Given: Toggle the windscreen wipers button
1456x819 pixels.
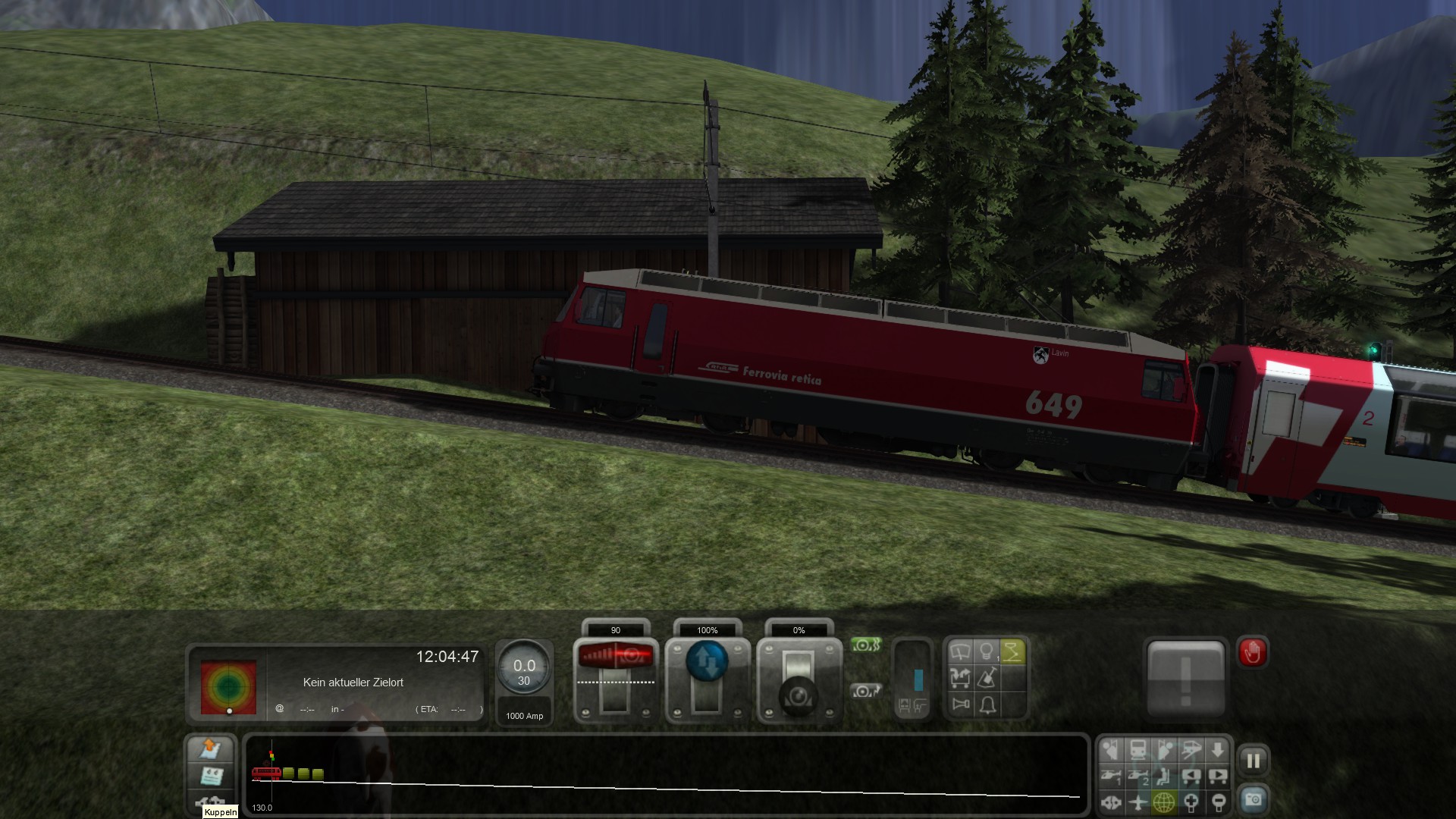Looking at the screenshot, I should pyautogui.click(x=960, y=652).
